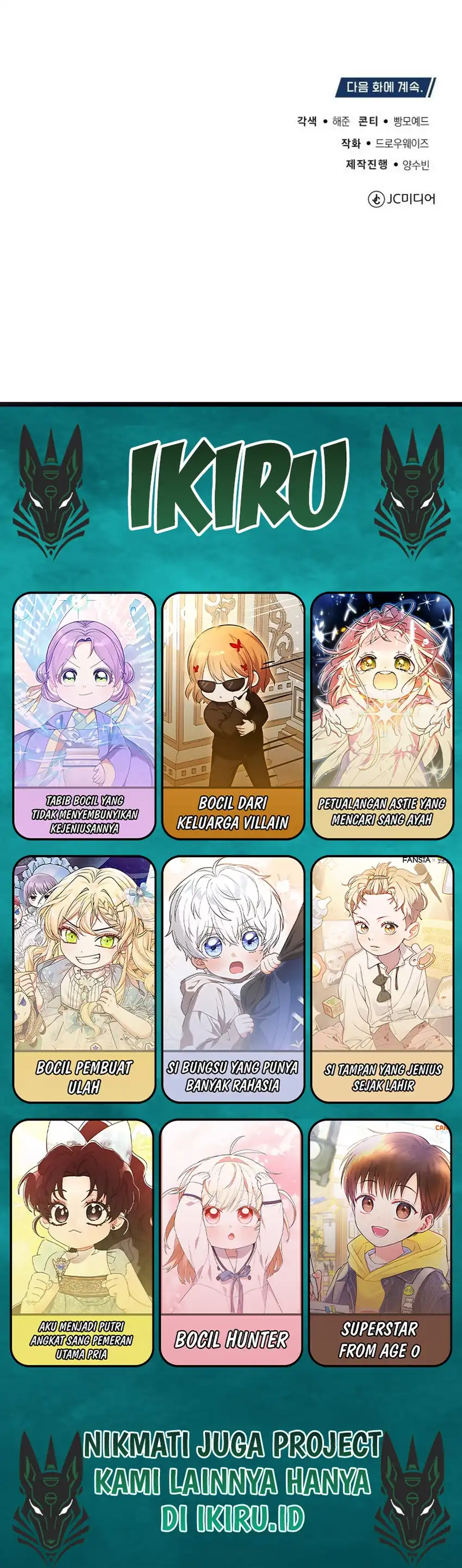Open the Superstar From Age 0 card
Screen dimensions: 462x1568
[x=380, y=1242]
